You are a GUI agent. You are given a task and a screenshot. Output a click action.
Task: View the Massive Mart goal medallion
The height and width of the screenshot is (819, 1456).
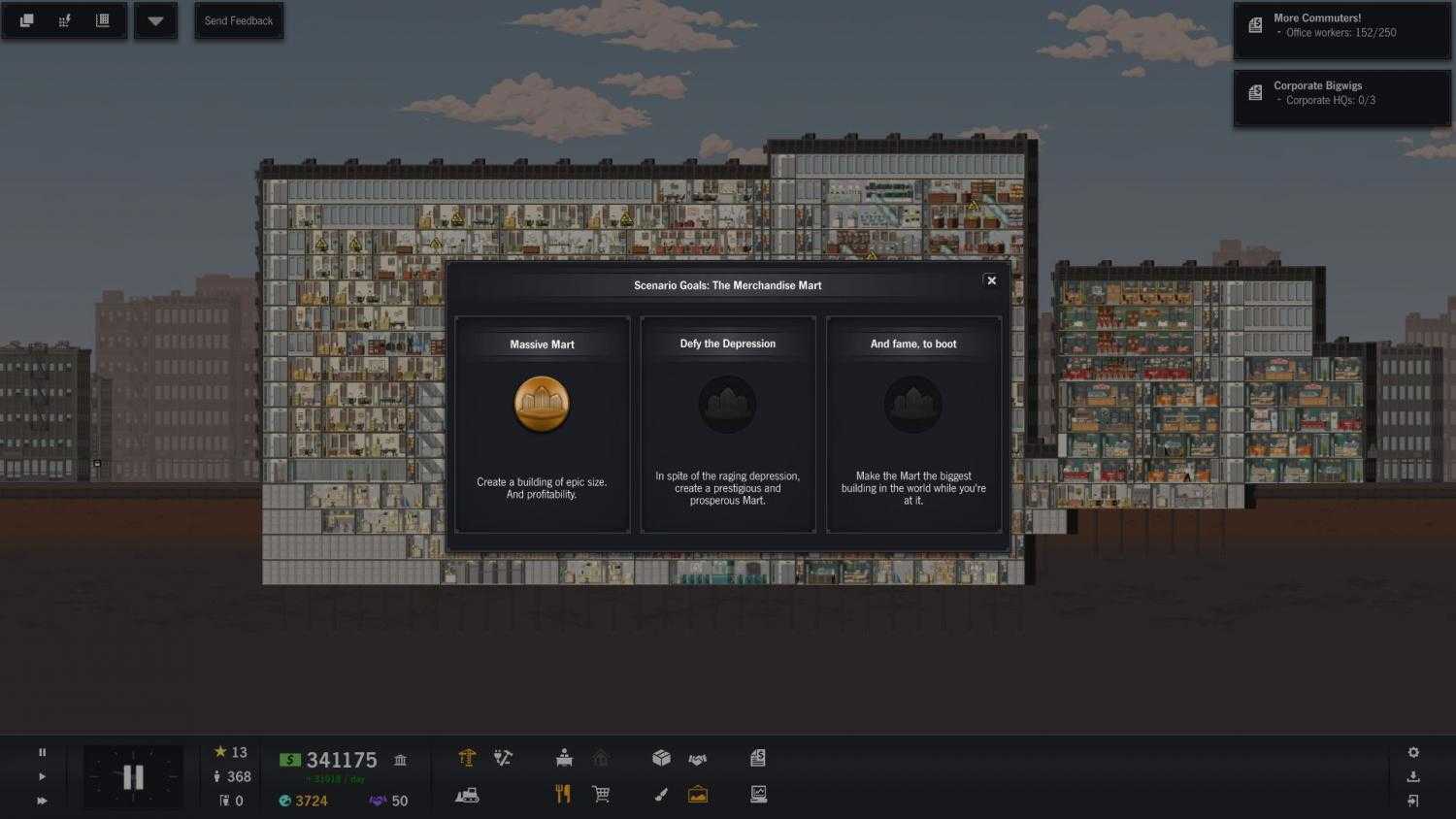[542, 404]
